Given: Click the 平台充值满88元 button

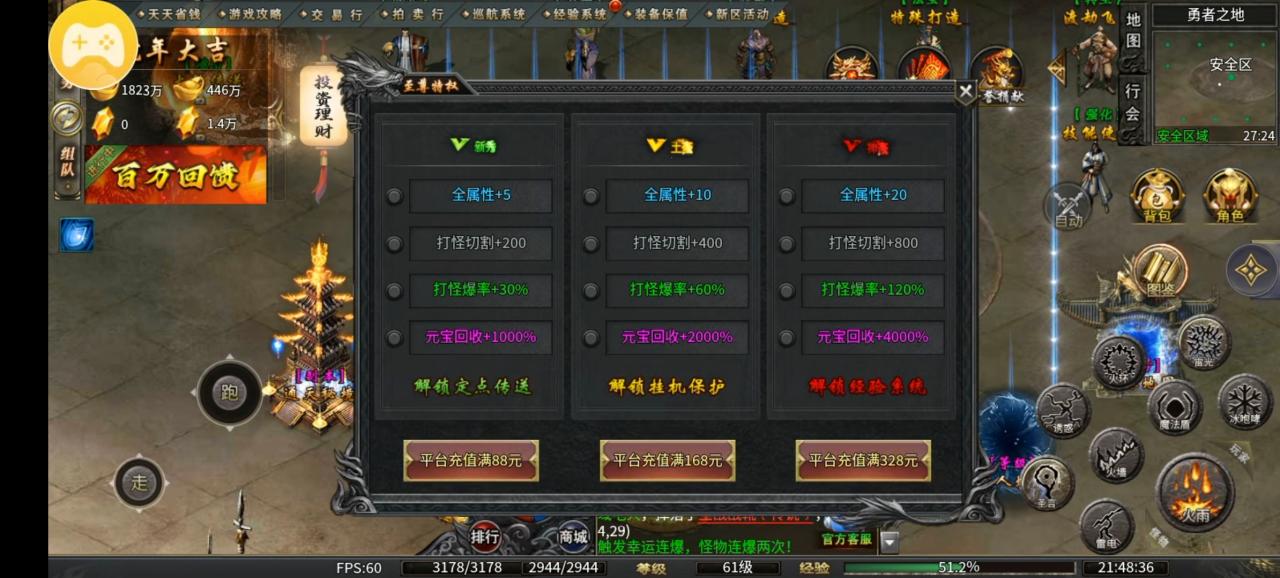Looking at the screenshot, I should [x=471, y=461].
